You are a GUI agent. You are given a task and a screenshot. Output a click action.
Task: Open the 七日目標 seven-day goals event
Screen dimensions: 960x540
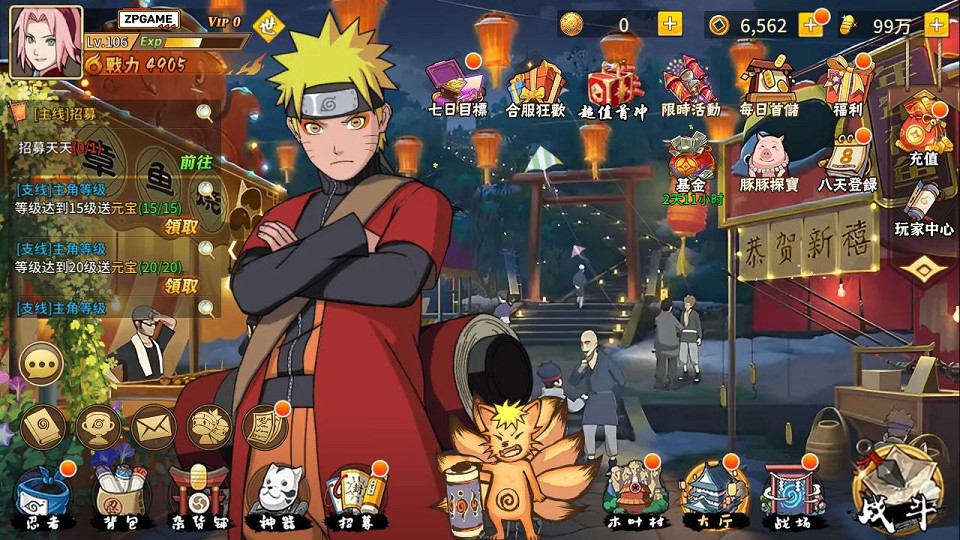click(456, 85)
